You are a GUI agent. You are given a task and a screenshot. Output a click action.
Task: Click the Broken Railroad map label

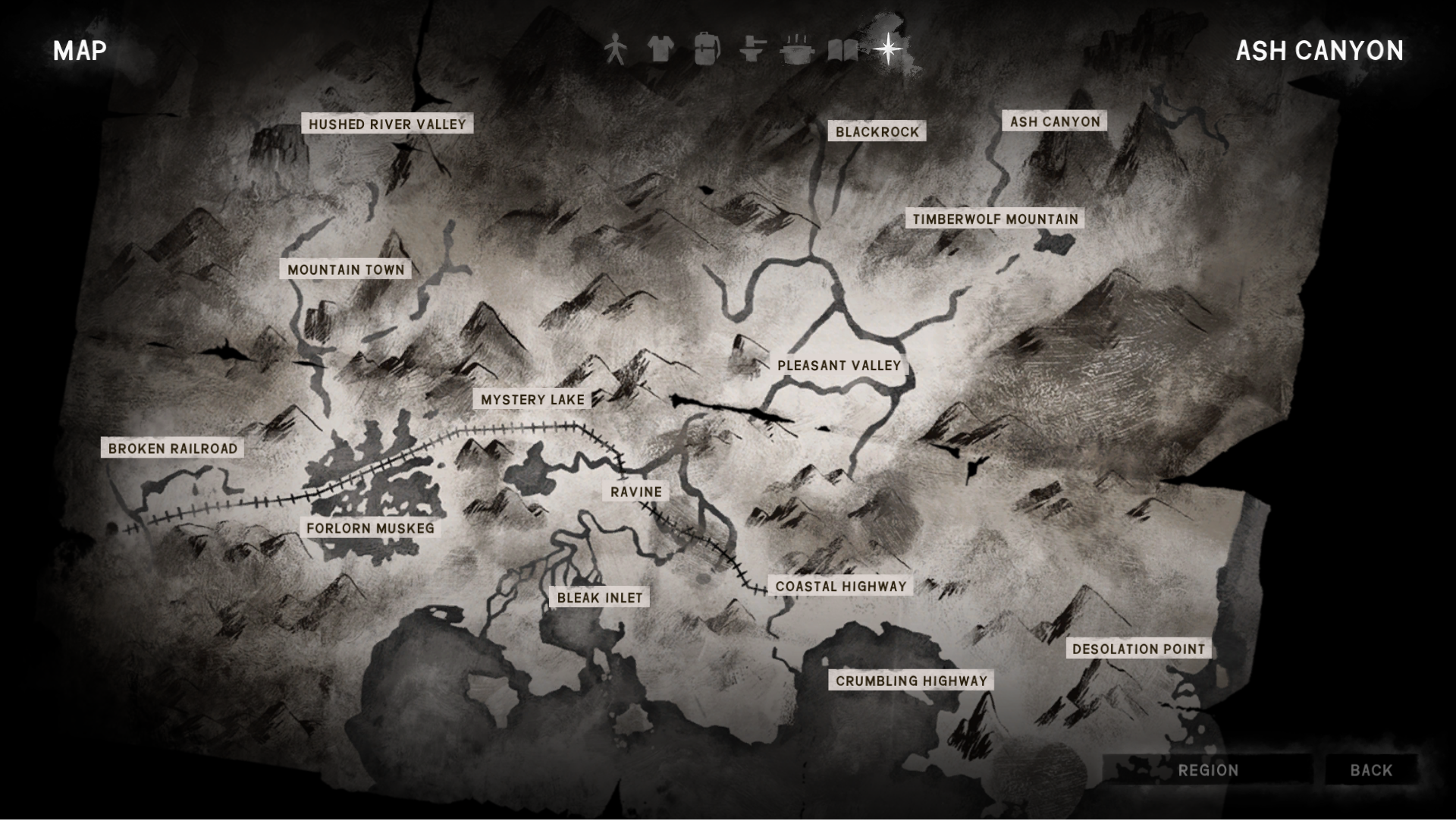pyautogui.click(x=173, y=448)
